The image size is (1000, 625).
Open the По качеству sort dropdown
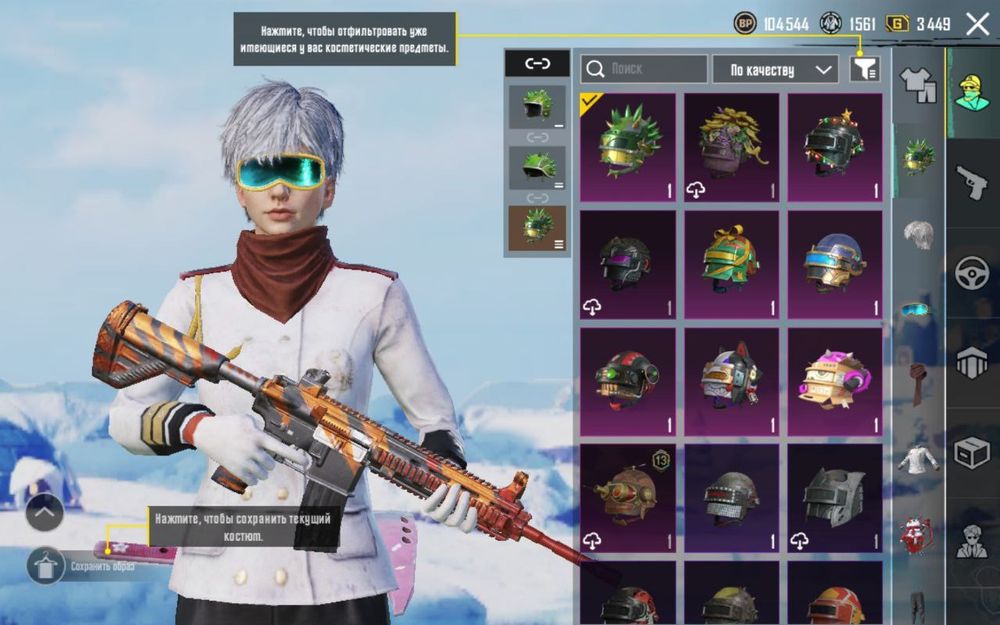[775, 69]
